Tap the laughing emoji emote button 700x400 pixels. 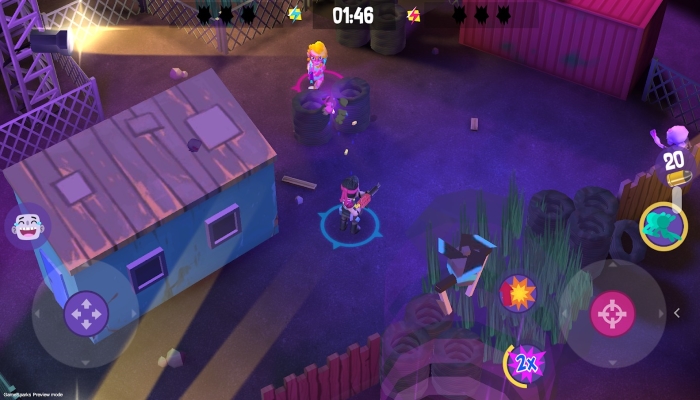[27, 227]
